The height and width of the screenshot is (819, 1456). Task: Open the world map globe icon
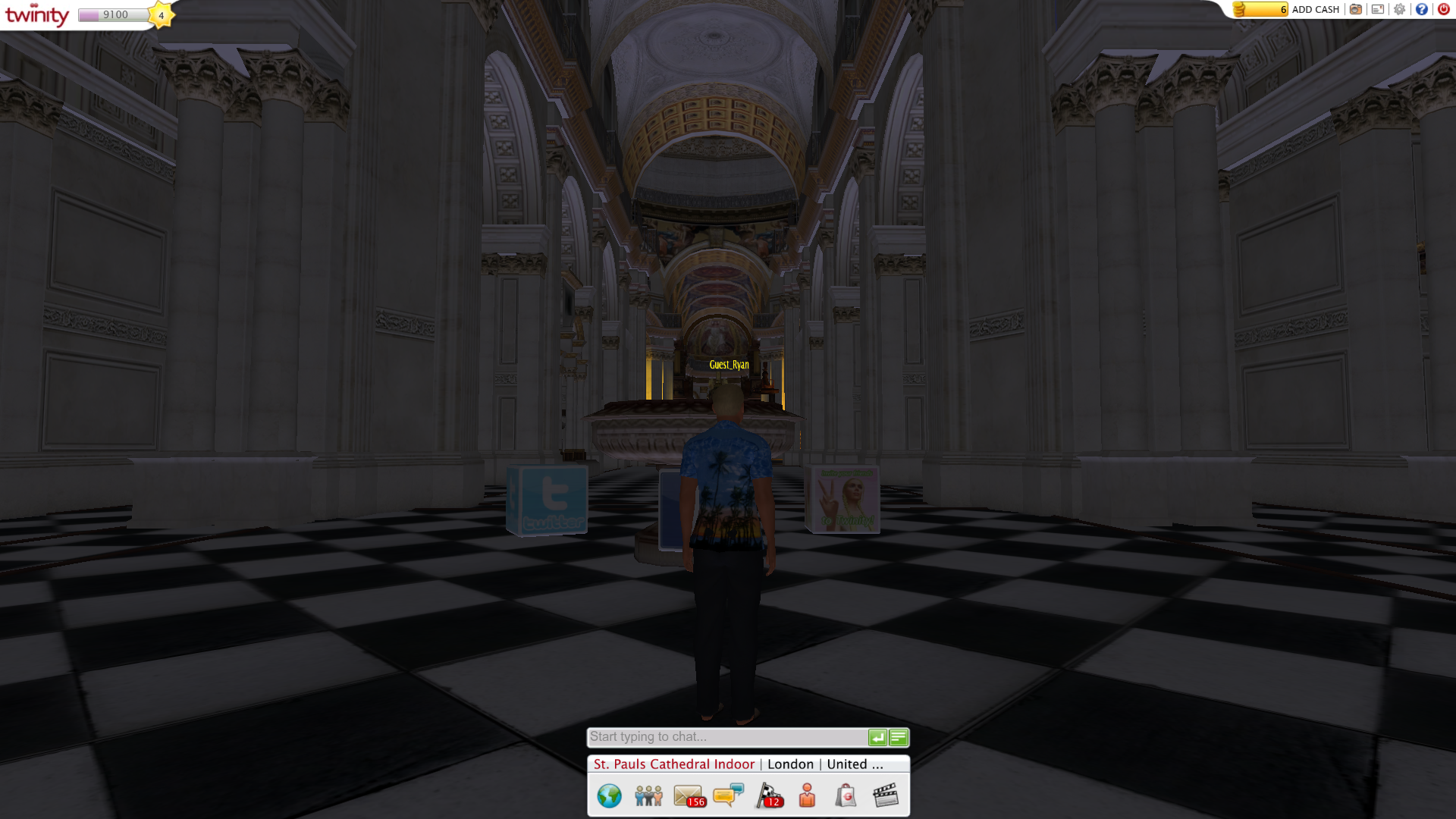click(x=609, y=796)
